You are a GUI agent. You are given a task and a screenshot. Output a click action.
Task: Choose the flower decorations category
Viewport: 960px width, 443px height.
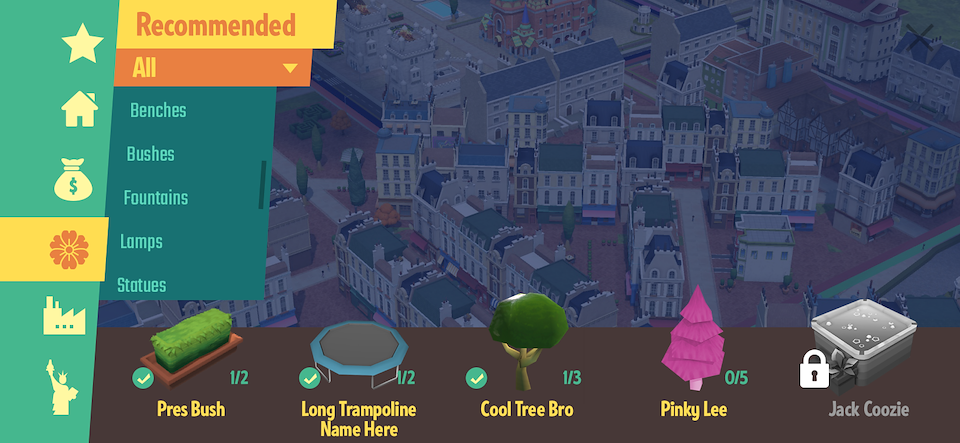click(x=68, y=249)
